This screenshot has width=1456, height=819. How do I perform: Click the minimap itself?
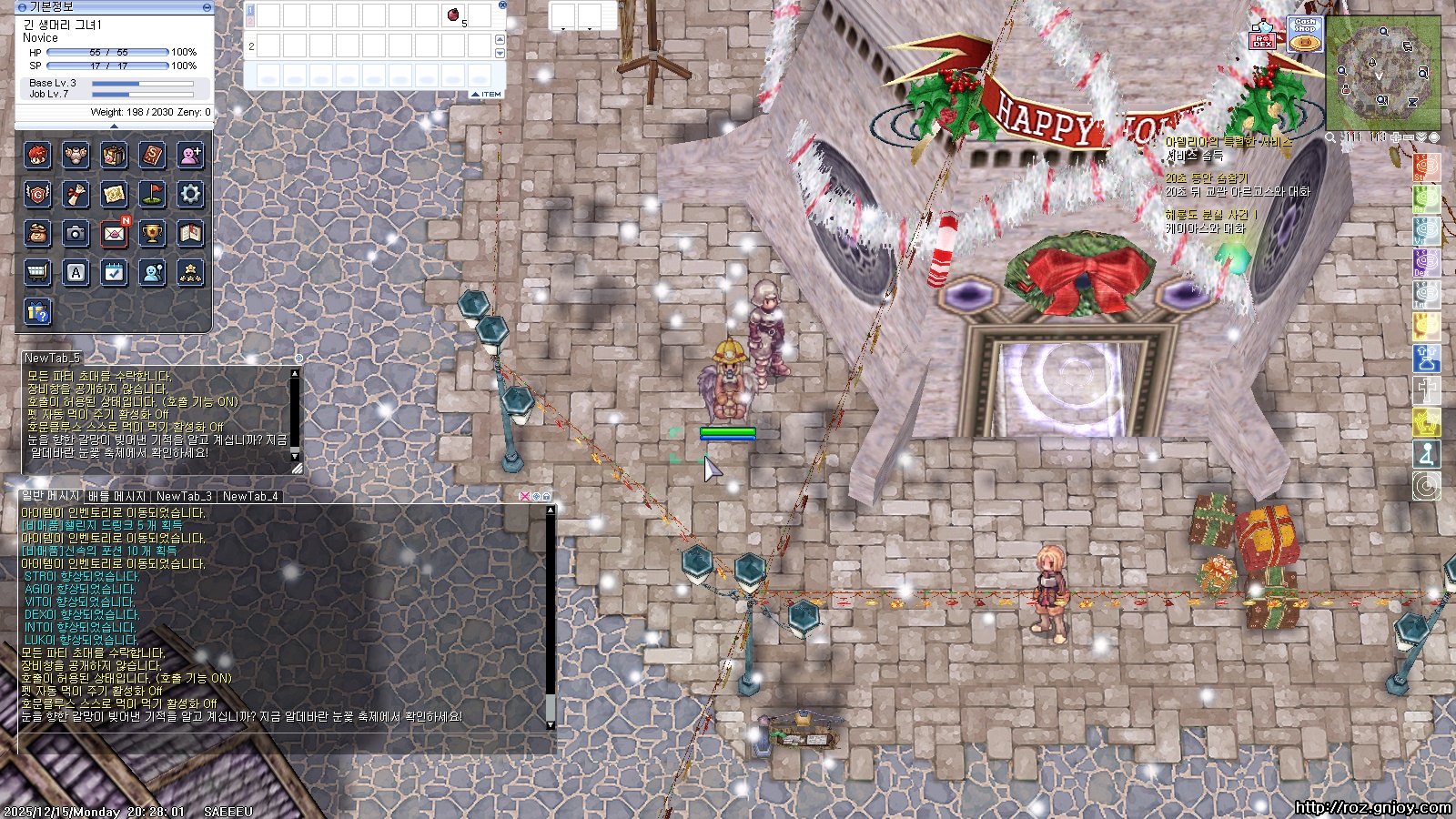[1382, 73]
